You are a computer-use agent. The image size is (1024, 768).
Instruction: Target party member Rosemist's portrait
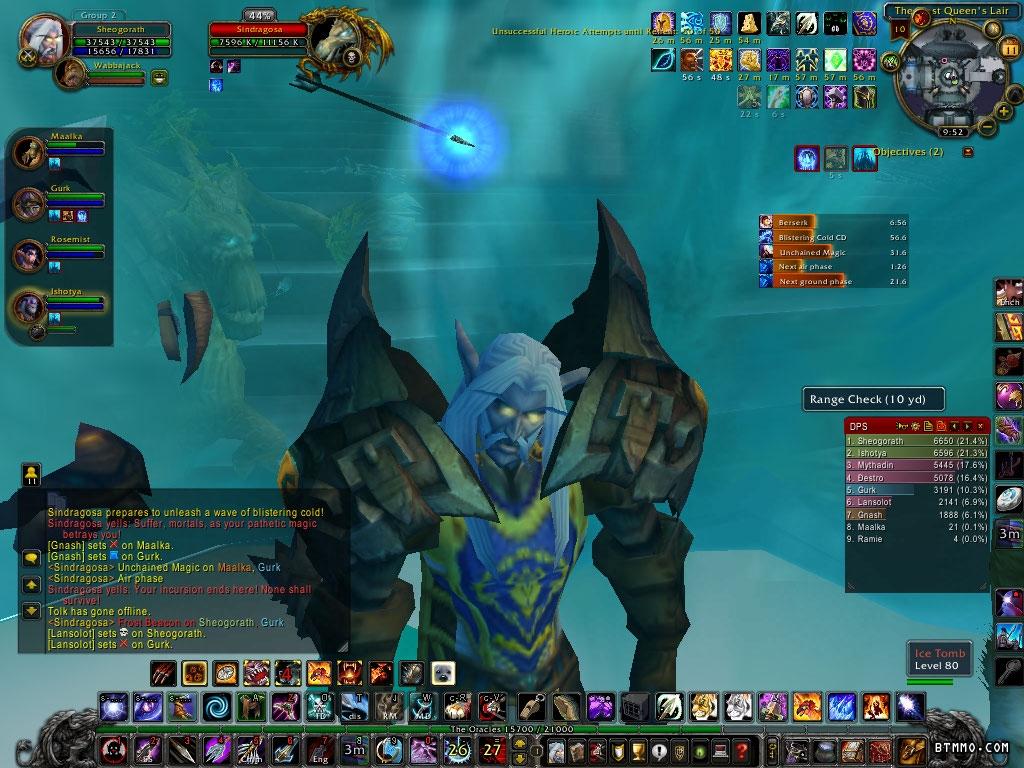click(x=29, y=256)
